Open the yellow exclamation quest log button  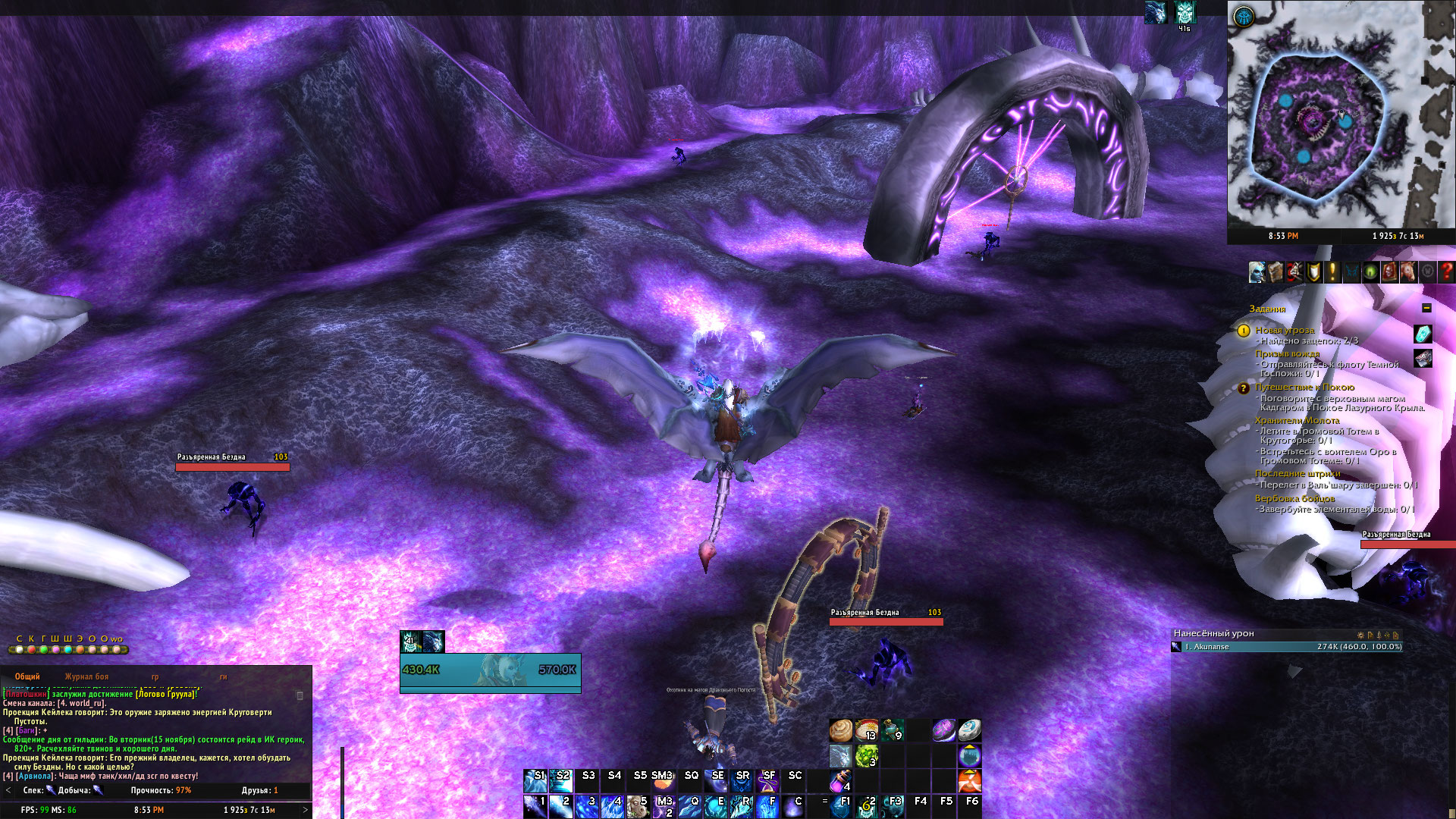[1332, 271]
